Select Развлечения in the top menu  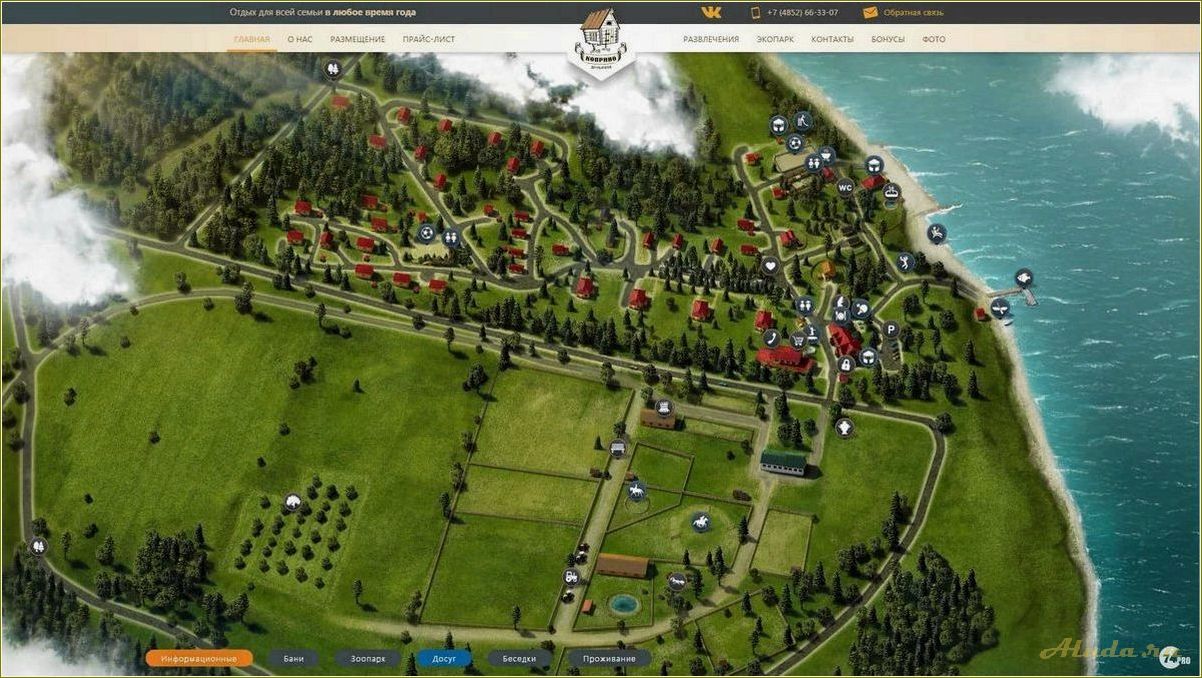pyautogui.click(x=711, y=39)
